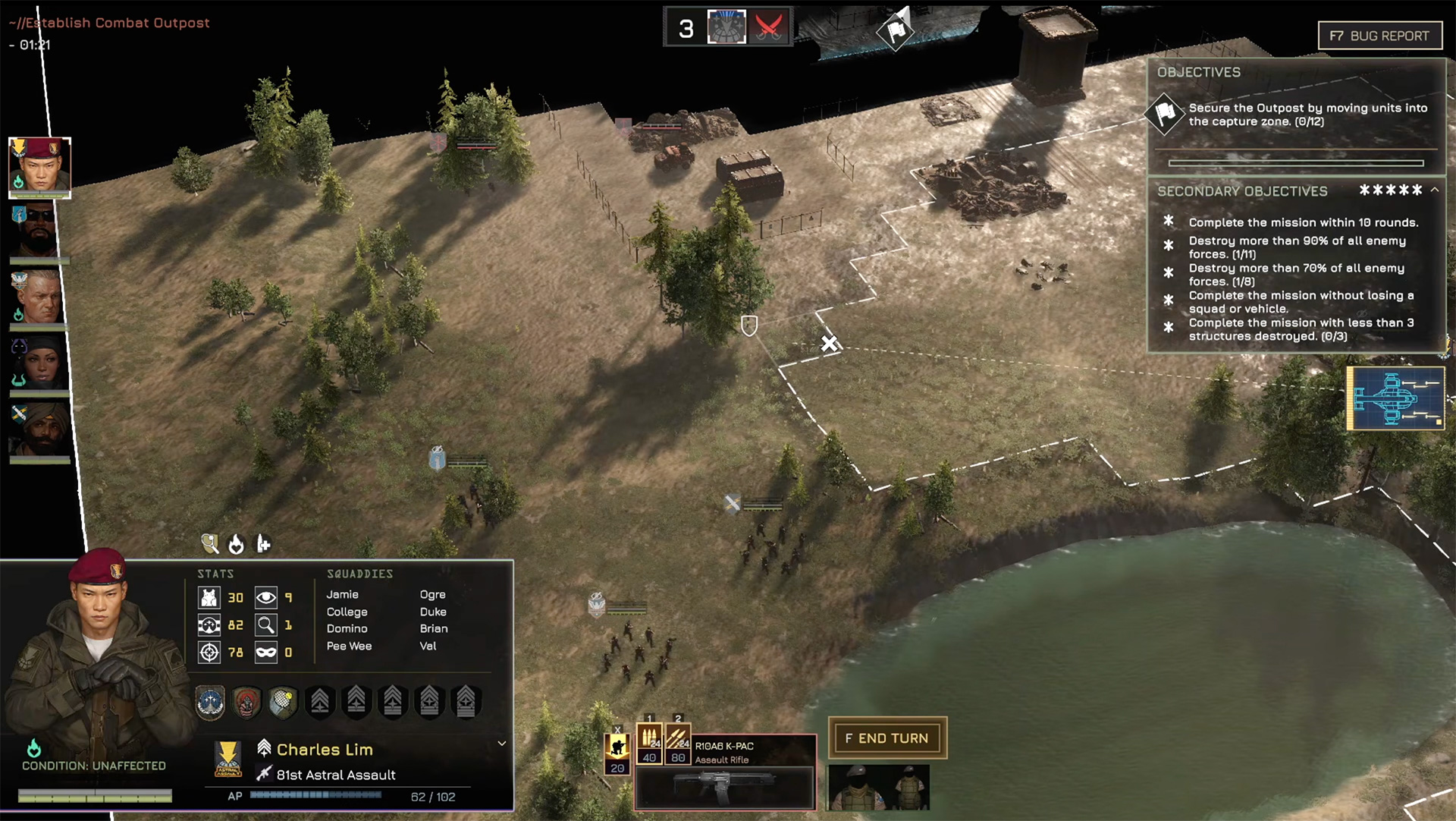End the current turn
Image resolution: width=1456 pixels, height=821 pixels.
point(886,738)
